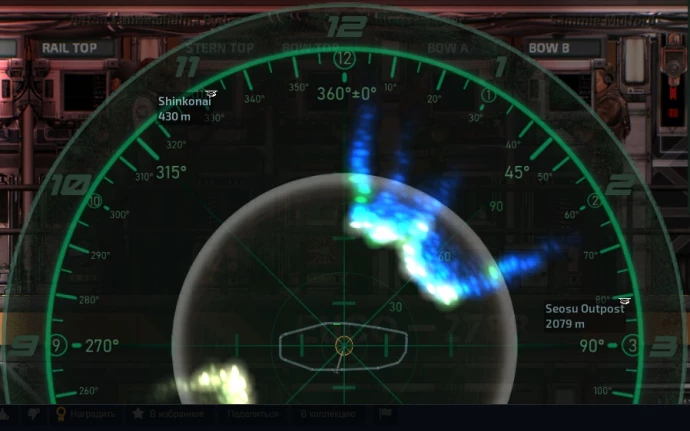Report the screenshot with the flag icon
The height and width of the screenshot is (431, 690).
point(386,413)
